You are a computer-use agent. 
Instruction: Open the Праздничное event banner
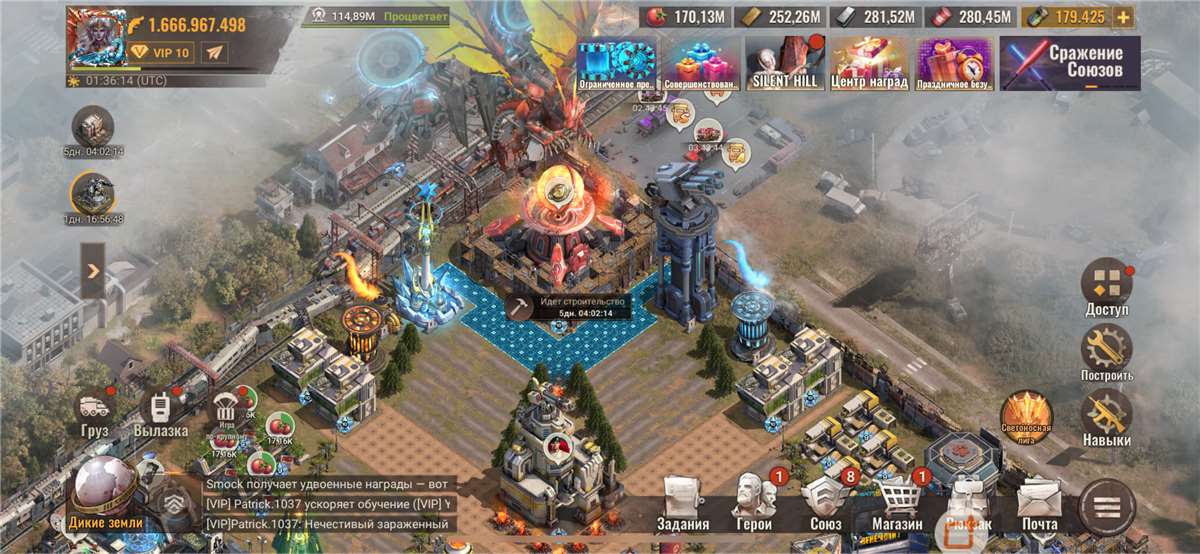tap(954, 64)
